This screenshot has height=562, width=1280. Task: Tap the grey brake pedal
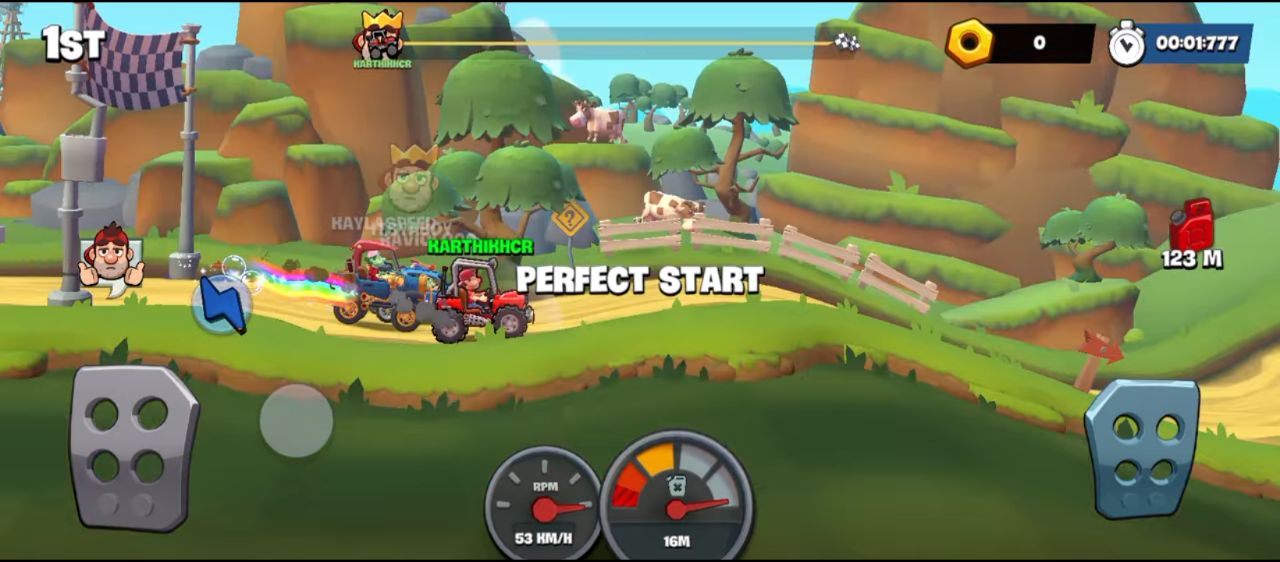click(x=133, y=446)
